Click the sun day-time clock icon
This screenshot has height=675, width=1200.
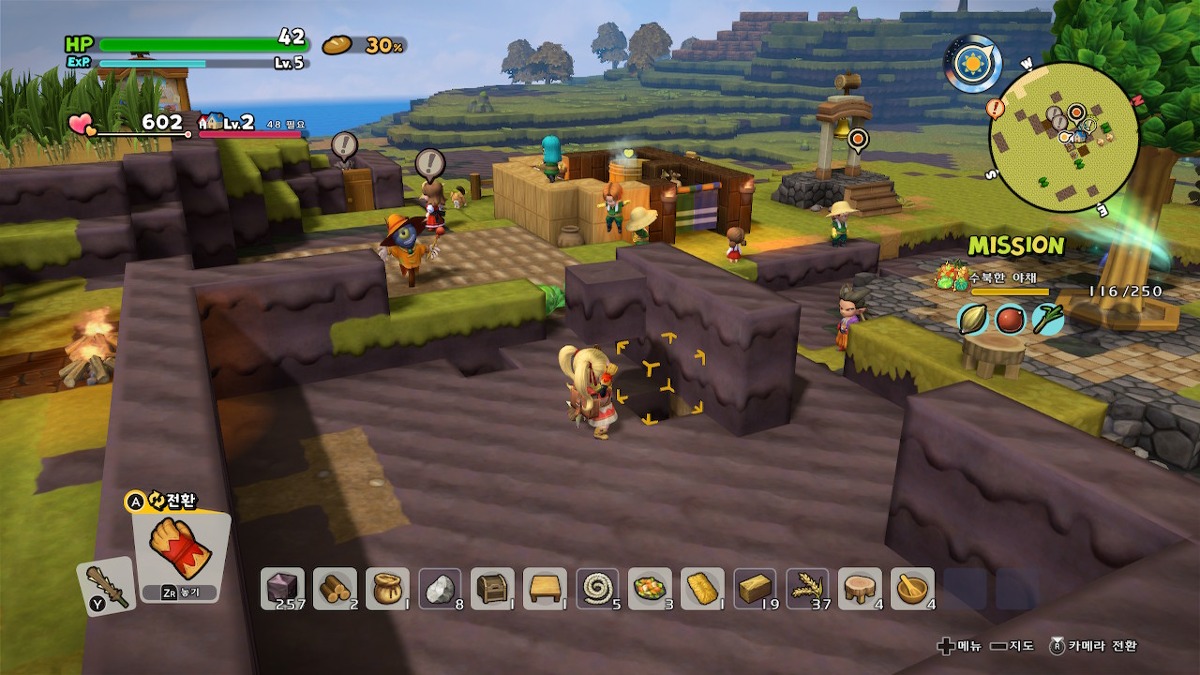[x=971, y=63]
